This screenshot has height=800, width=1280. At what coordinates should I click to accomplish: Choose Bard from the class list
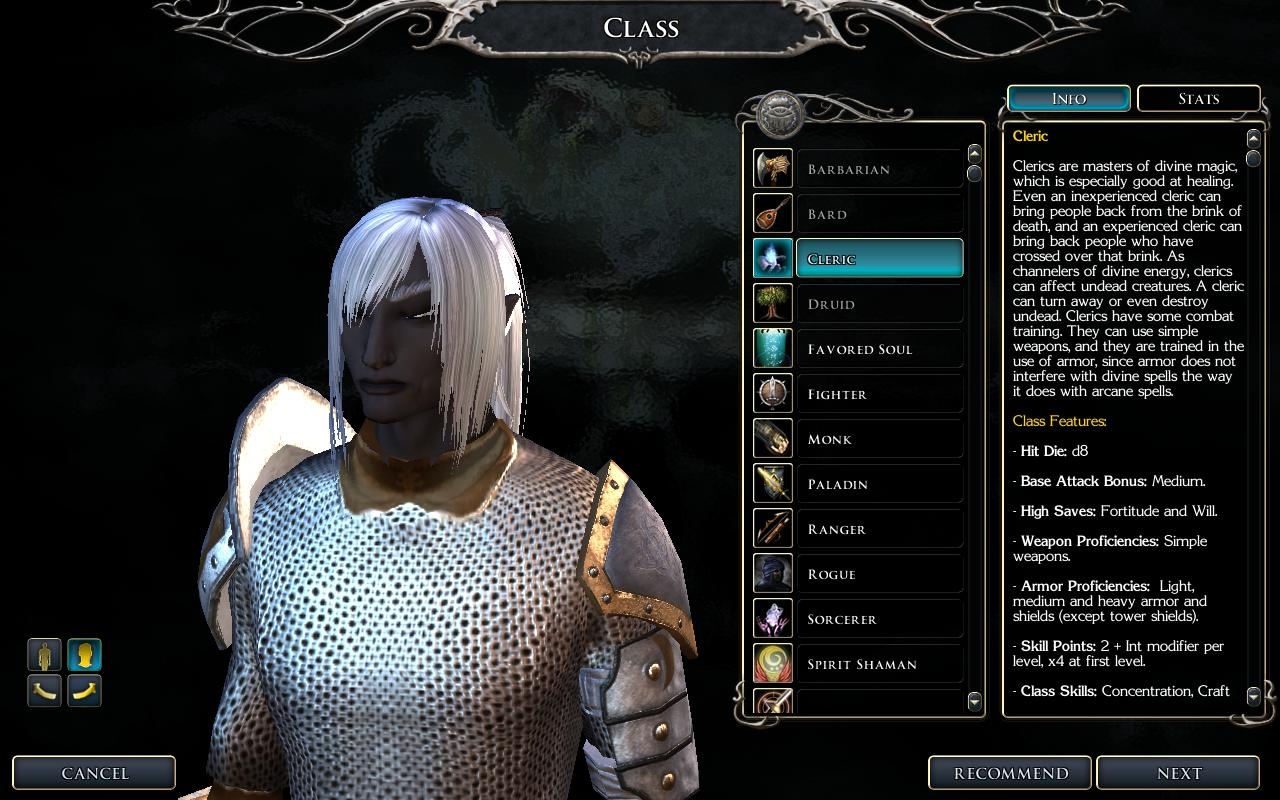tap(878, 214)
